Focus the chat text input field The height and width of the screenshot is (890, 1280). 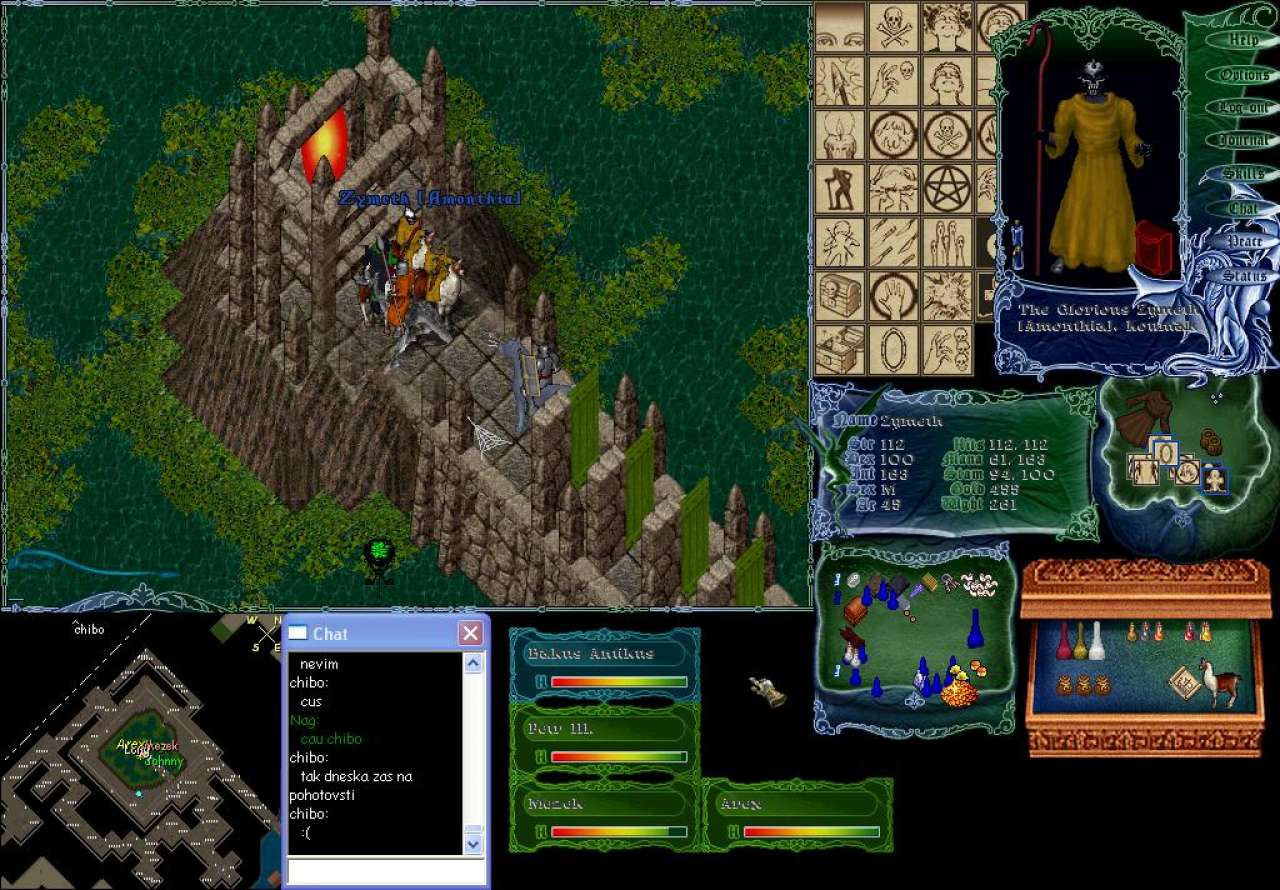coord(386,871)
